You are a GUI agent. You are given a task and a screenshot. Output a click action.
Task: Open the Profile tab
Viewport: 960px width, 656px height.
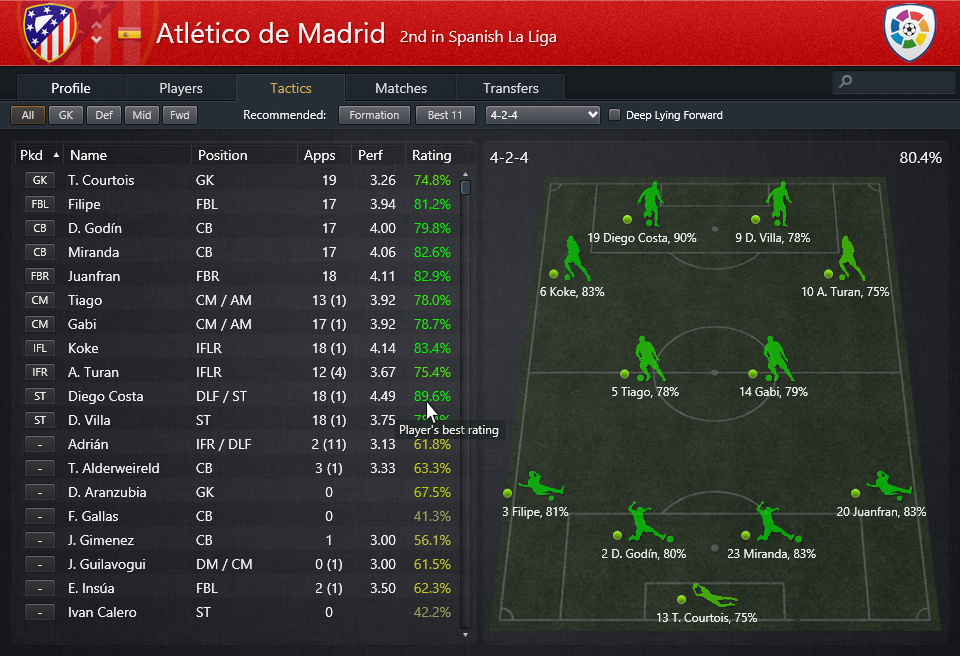[x=71, y=88]
